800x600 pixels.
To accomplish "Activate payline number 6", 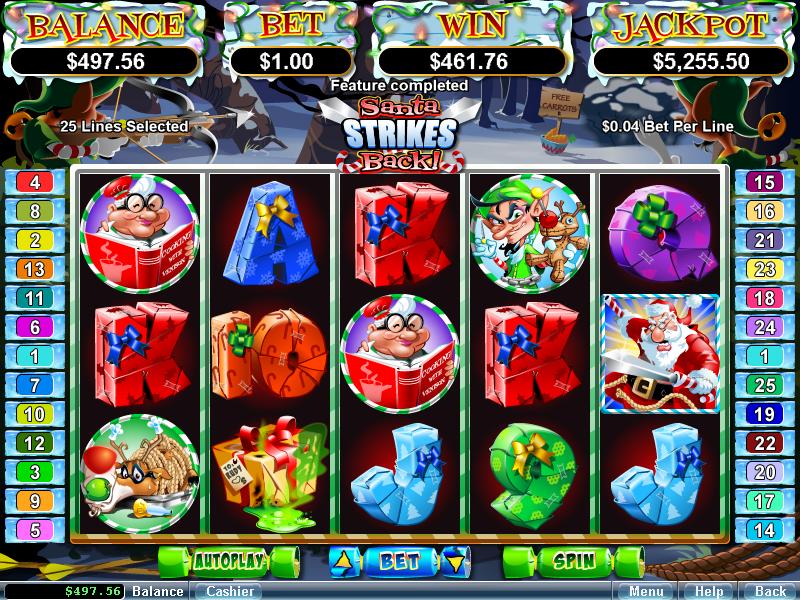I will click(x=35, y=327).
